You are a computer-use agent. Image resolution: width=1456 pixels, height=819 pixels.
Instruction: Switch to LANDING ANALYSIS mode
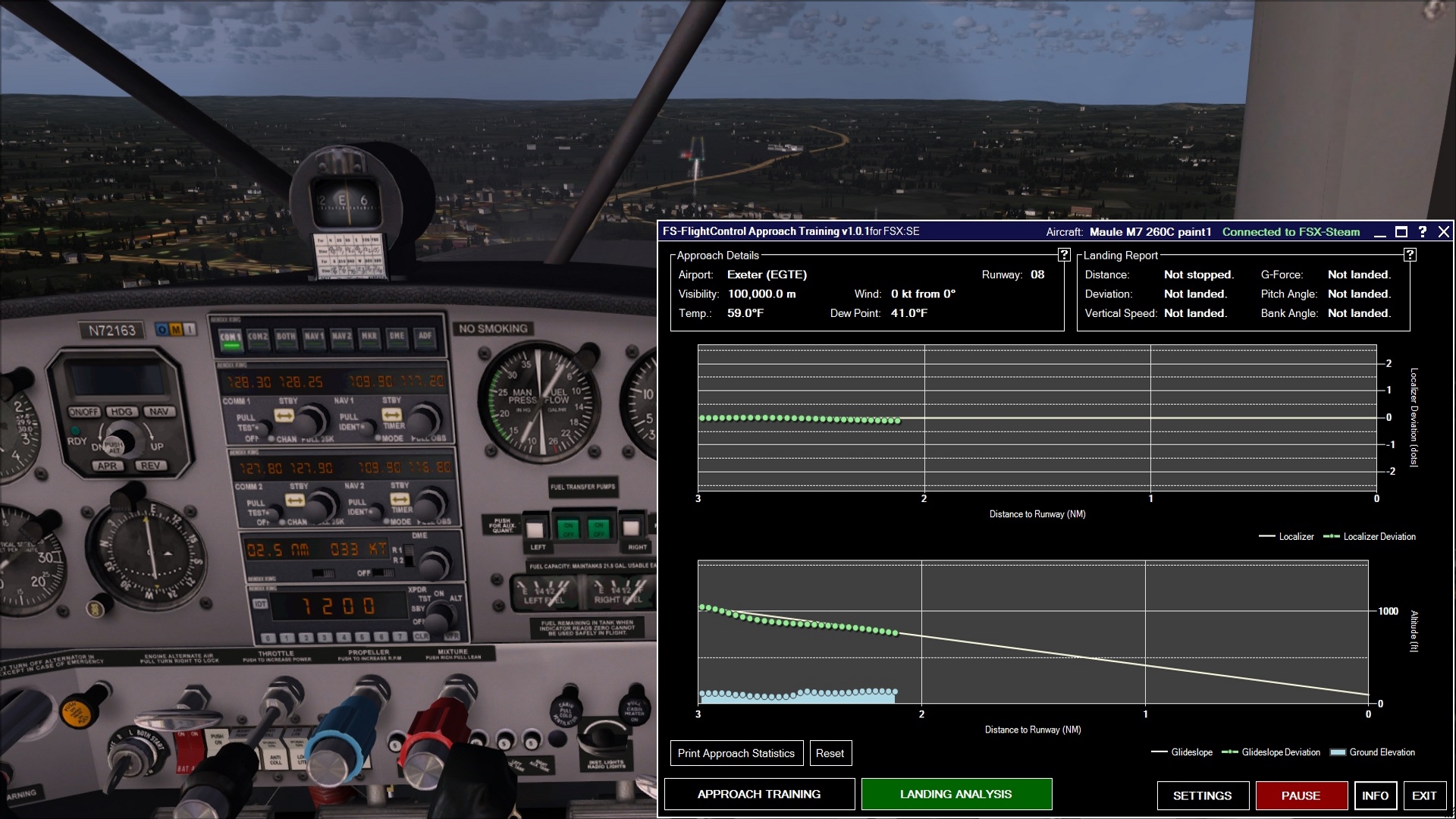pyautogui.click(x=955, y=794)
